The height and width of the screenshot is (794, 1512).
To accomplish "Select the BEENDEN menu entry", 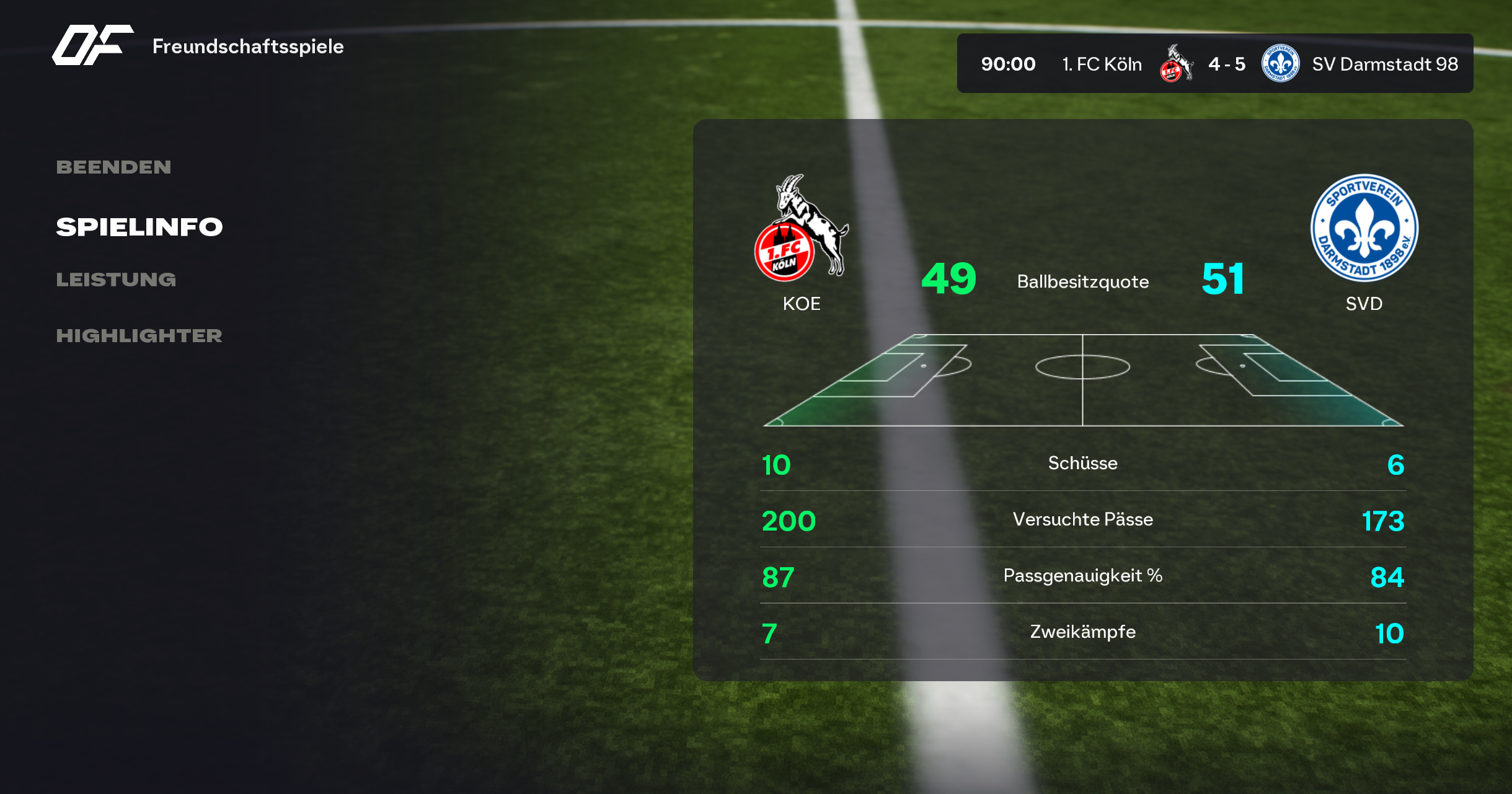I will (x=113, y=167).
